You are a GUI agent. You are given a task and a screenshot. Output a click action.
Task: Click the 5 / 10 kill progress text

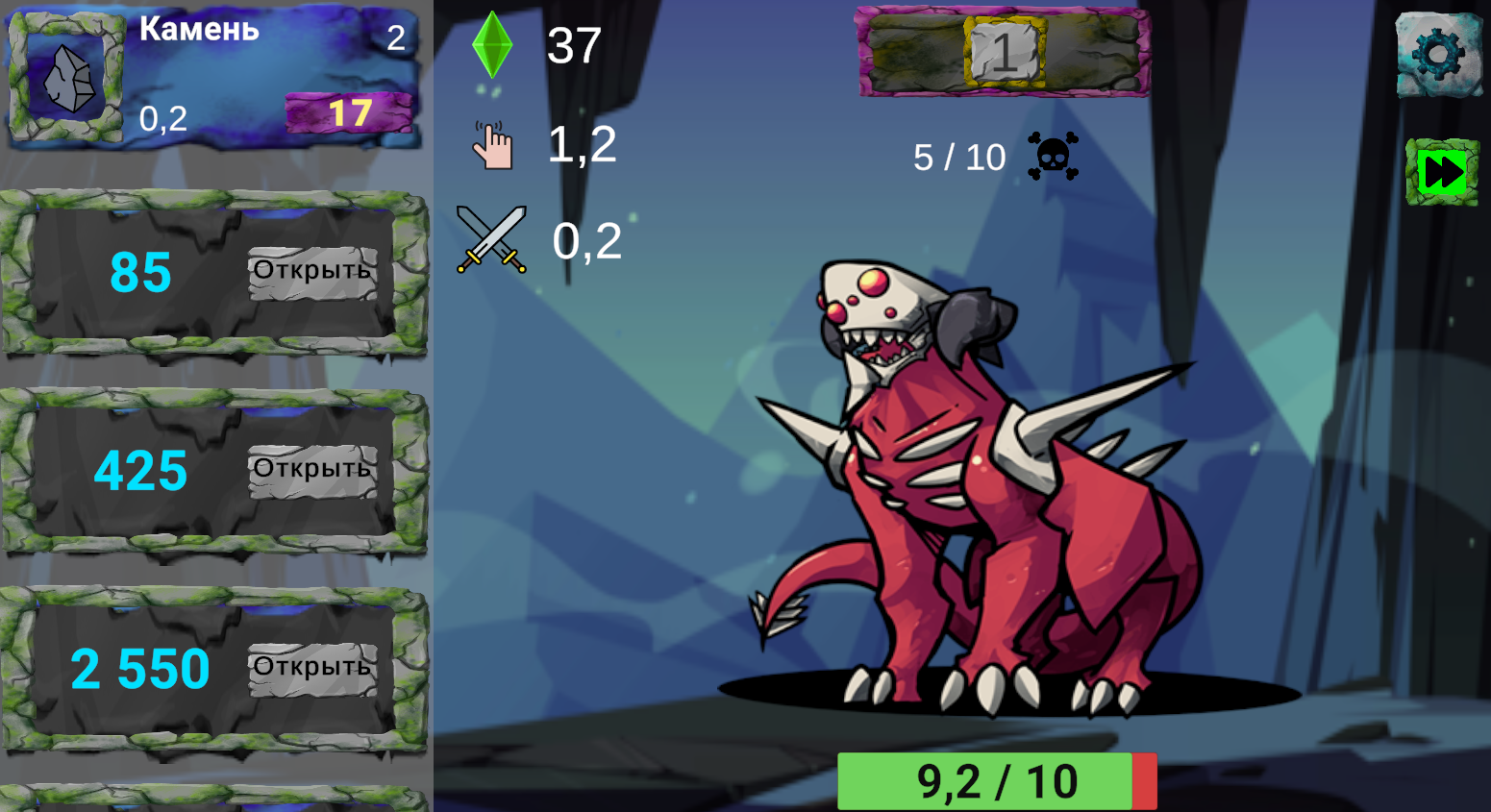[957, 156]
